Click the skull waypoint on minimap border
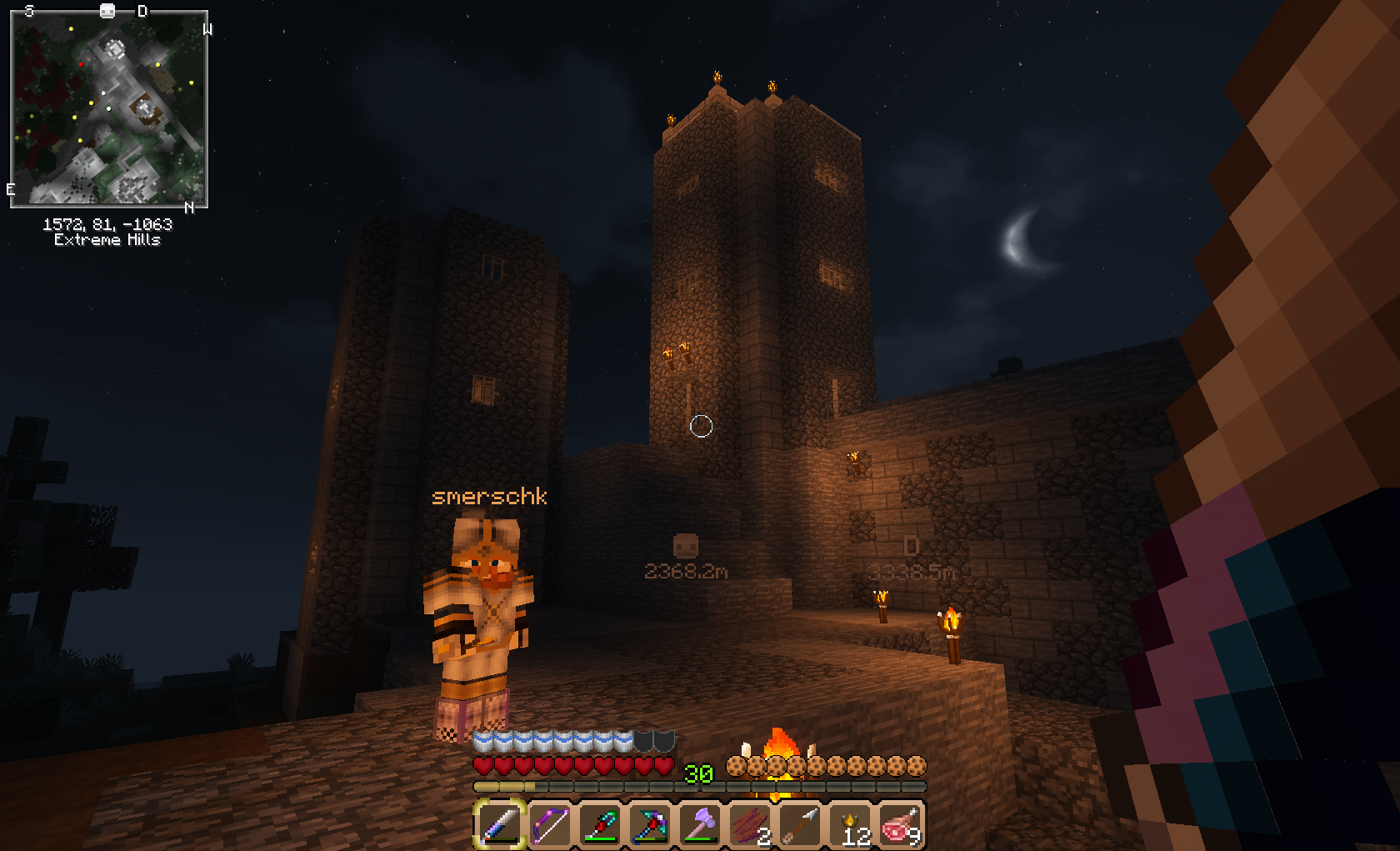 pyautogui.click(x=107, y=10)
